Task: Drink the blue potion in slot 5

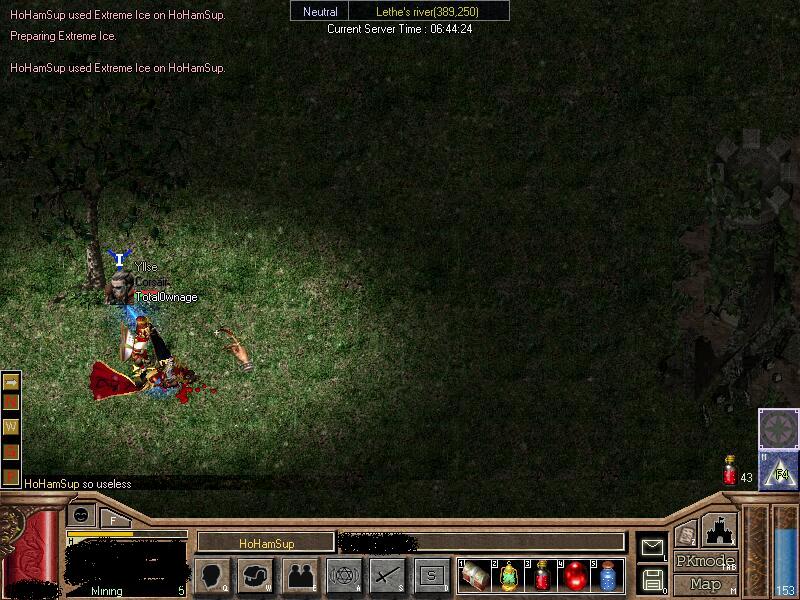Action: click(607, 576)
